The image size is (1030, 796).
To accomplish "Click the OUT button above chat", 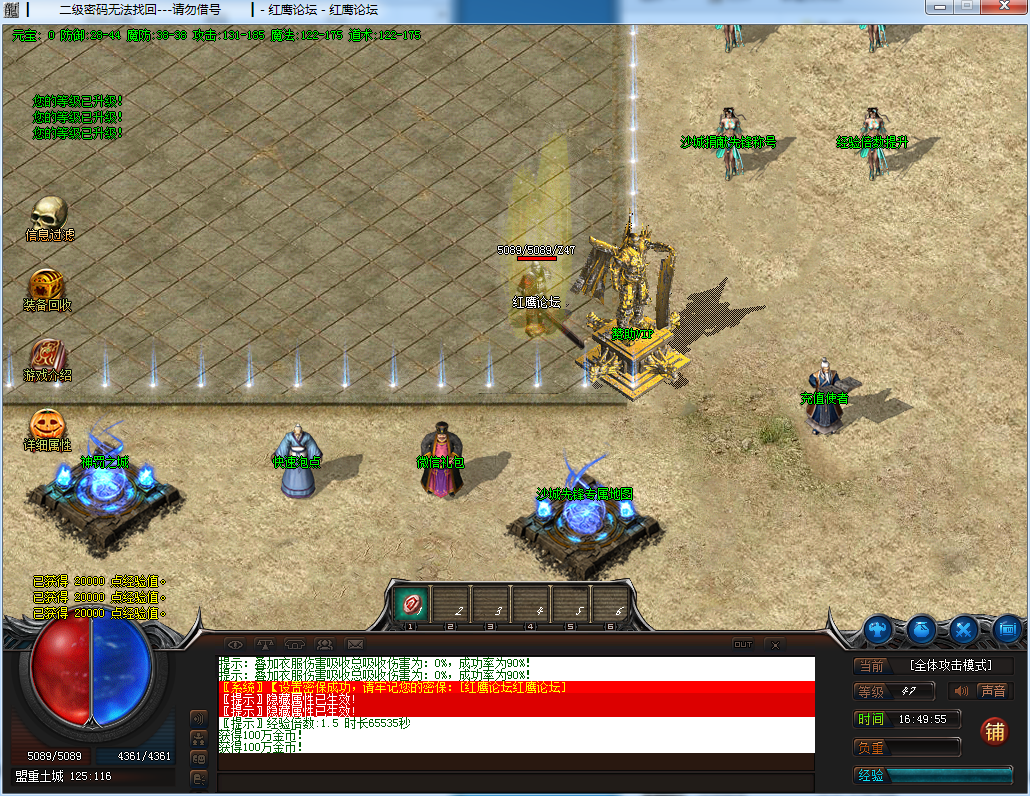I will [x=743, y=644].
